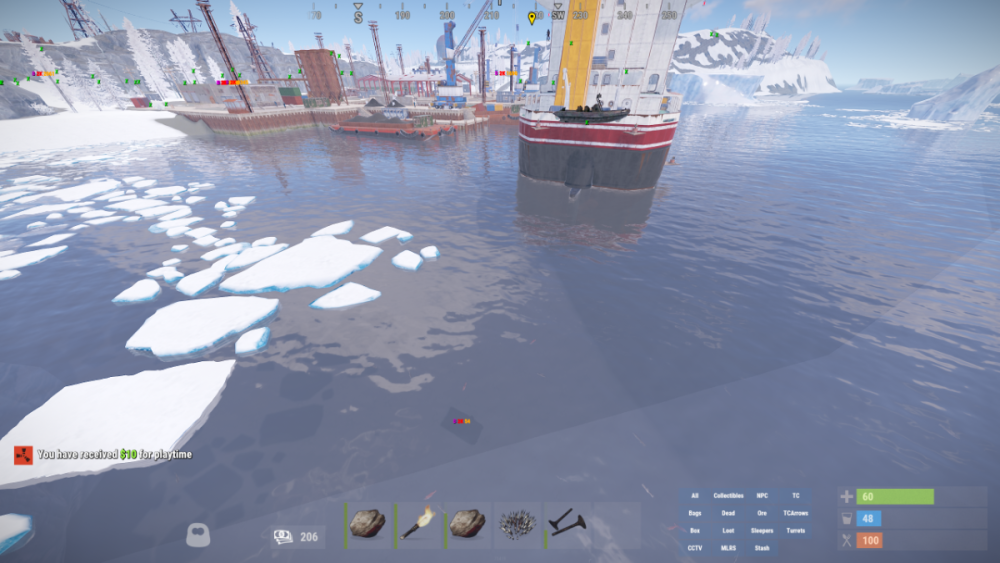
Task: Toggle the TCArrows filter button
Action: point(796,513)
